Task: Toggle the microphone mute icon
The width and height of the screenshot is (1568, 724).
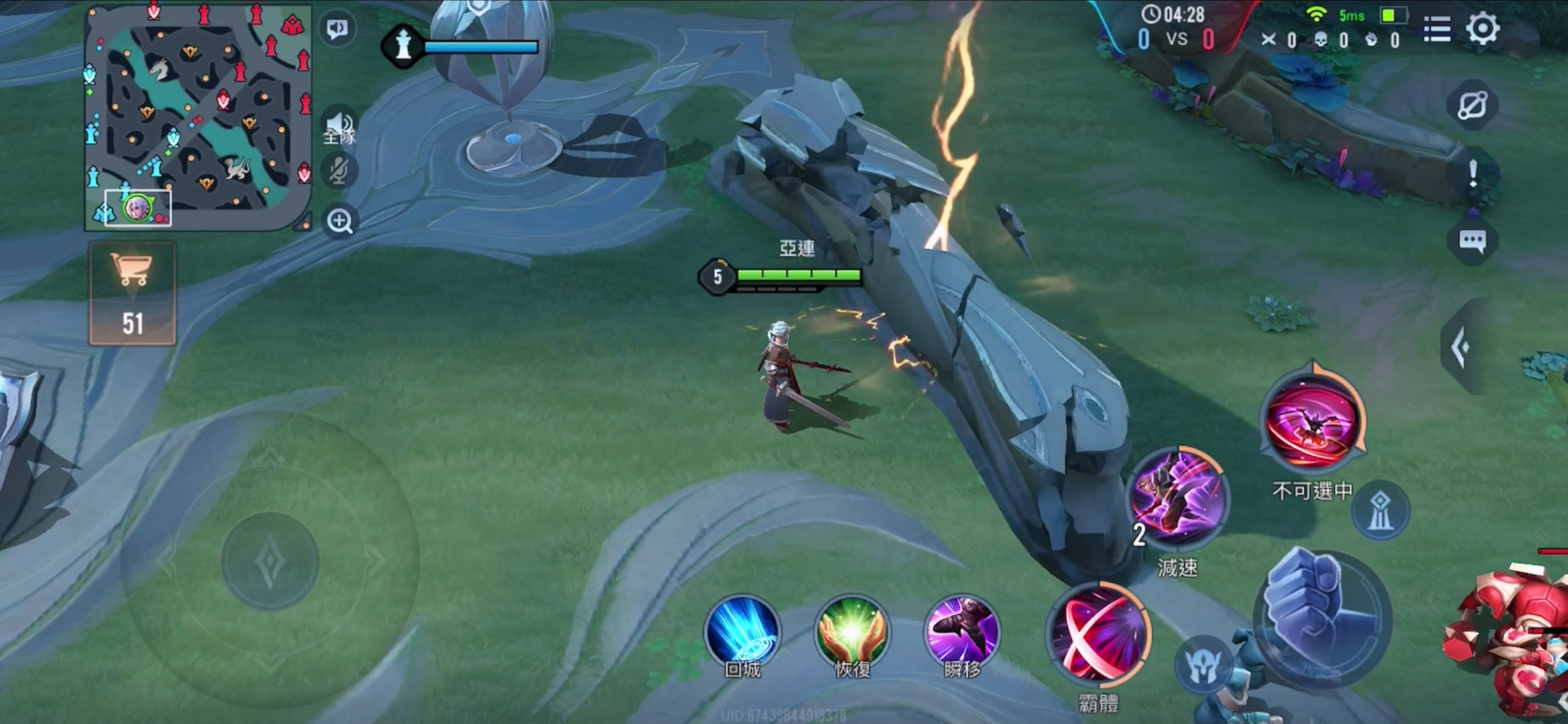Action: 338,170
